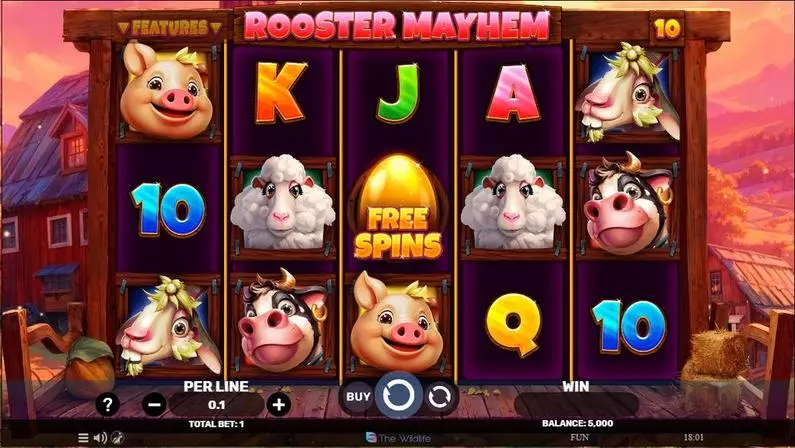Image resolution: width=795 pixels, height=448 pixels.
Task: Decrease the per line bet
Action: pyautogui.click(x=154, y=405)
